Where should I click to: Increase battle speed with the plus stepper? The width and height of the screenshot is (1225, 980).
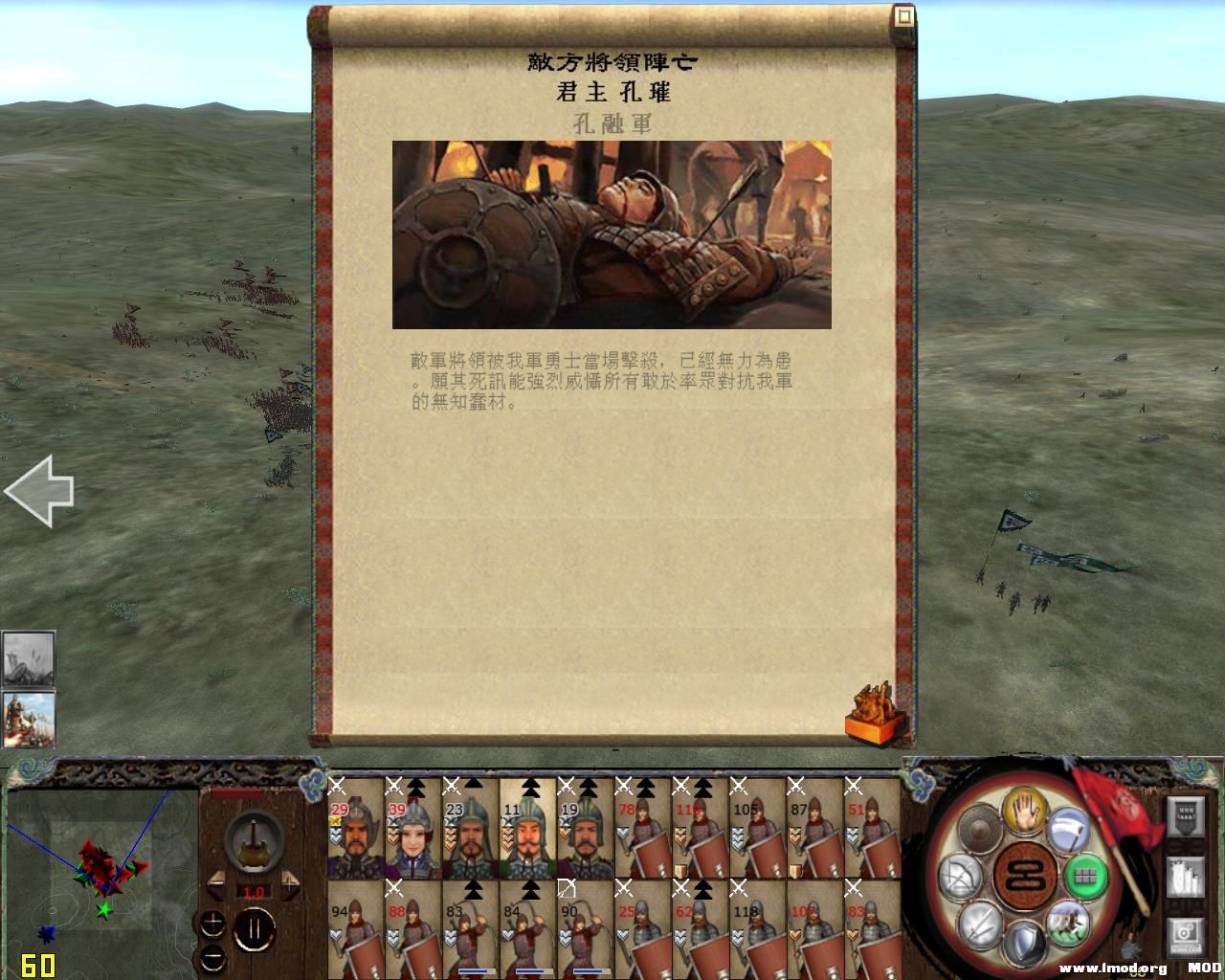289,884
